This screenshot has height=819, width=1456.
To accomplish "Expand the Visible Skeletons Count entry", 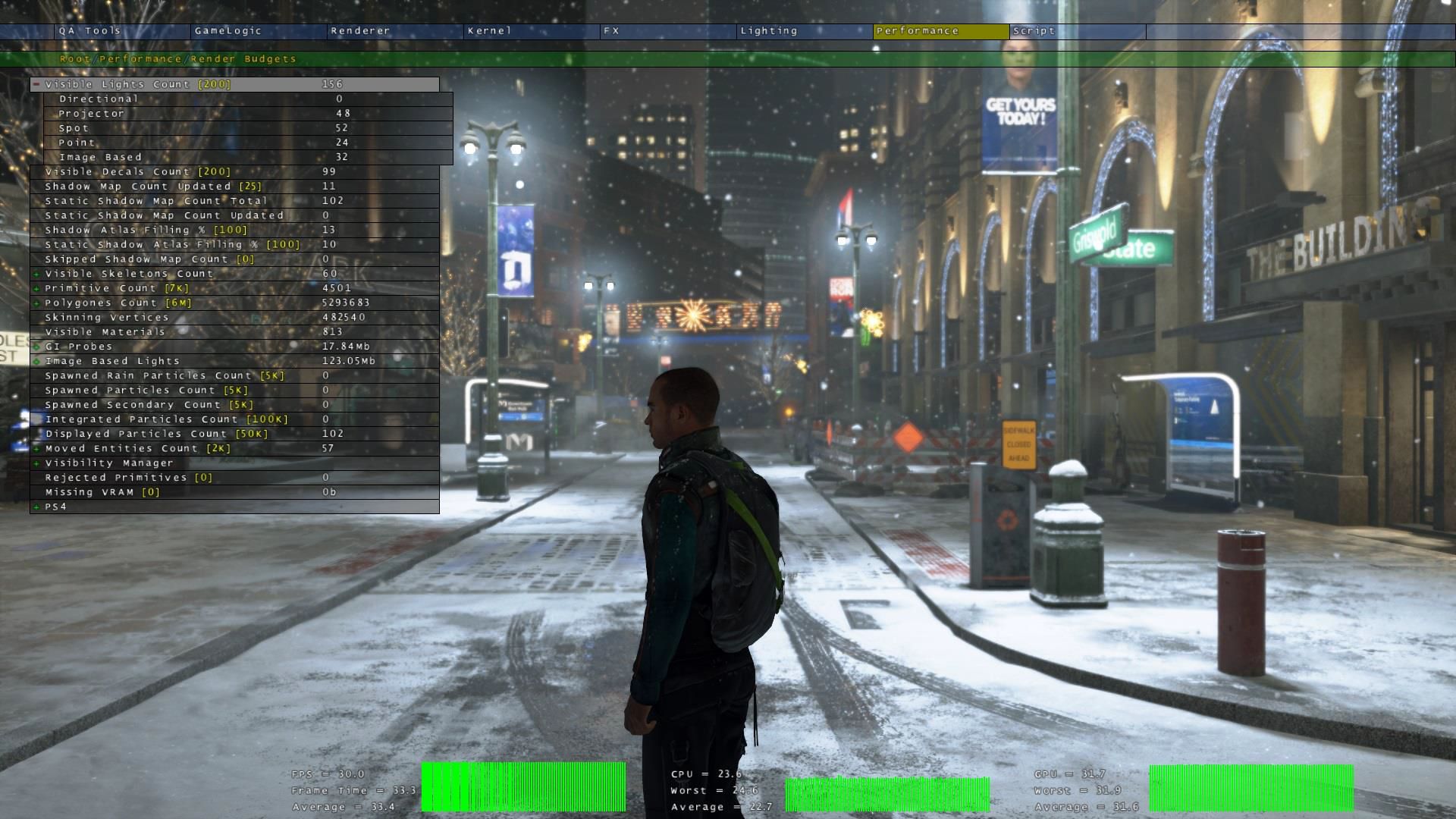I will point(36,274).
